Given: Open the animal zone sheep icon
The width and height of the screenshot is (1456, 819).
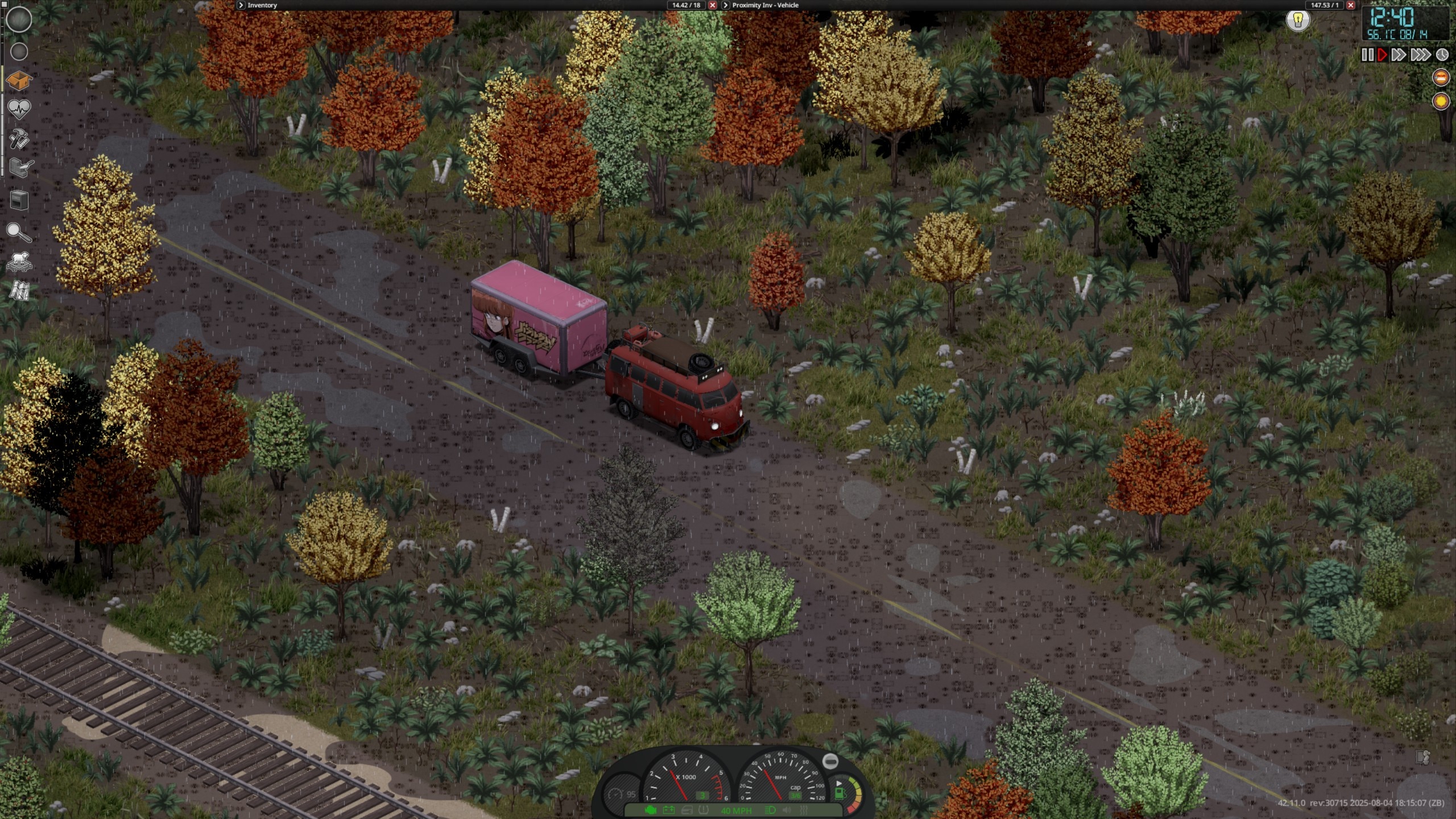Looking at the screenshot, I should [19, 262].
